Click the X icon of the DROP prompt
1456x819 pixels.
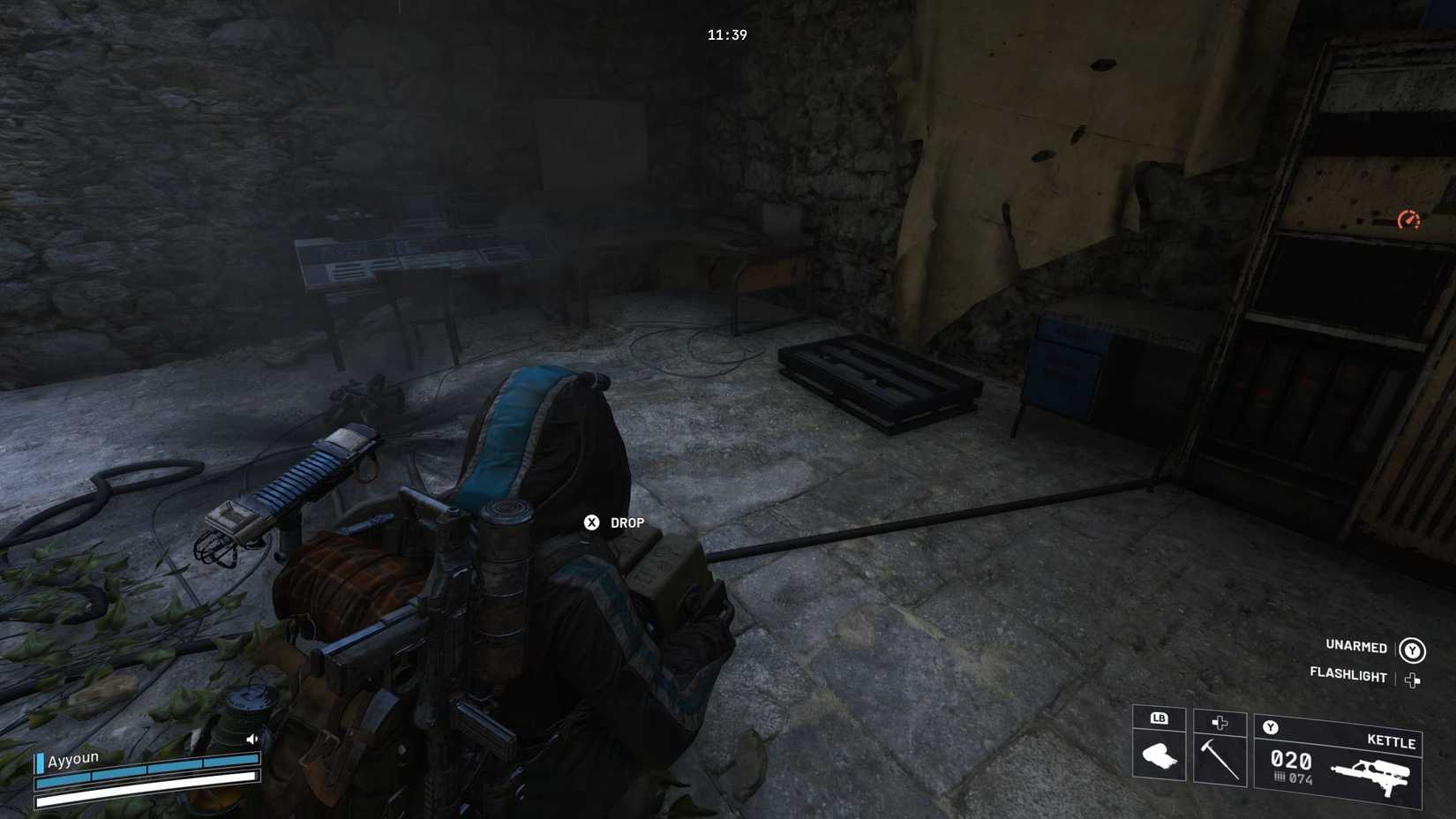point(592,522)
